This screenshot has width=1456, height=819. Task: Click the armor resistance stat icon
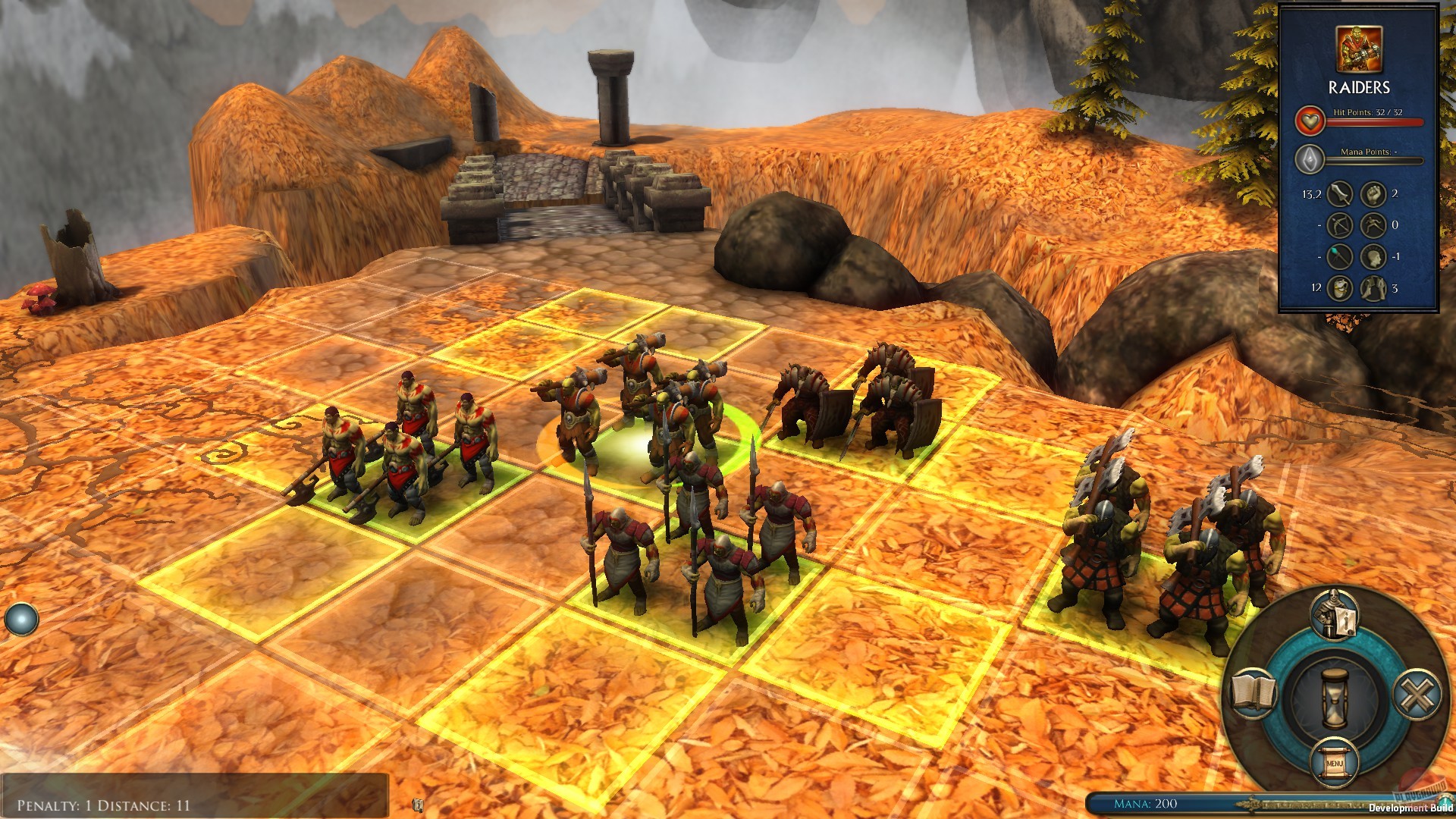point(1373,287)
